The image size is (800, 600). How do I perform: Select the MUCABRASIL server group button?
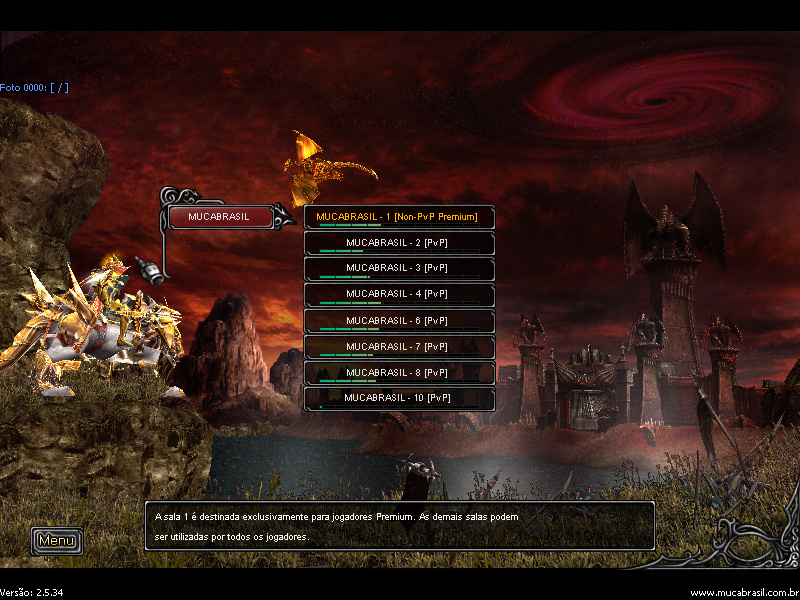(x=220, y=217)
